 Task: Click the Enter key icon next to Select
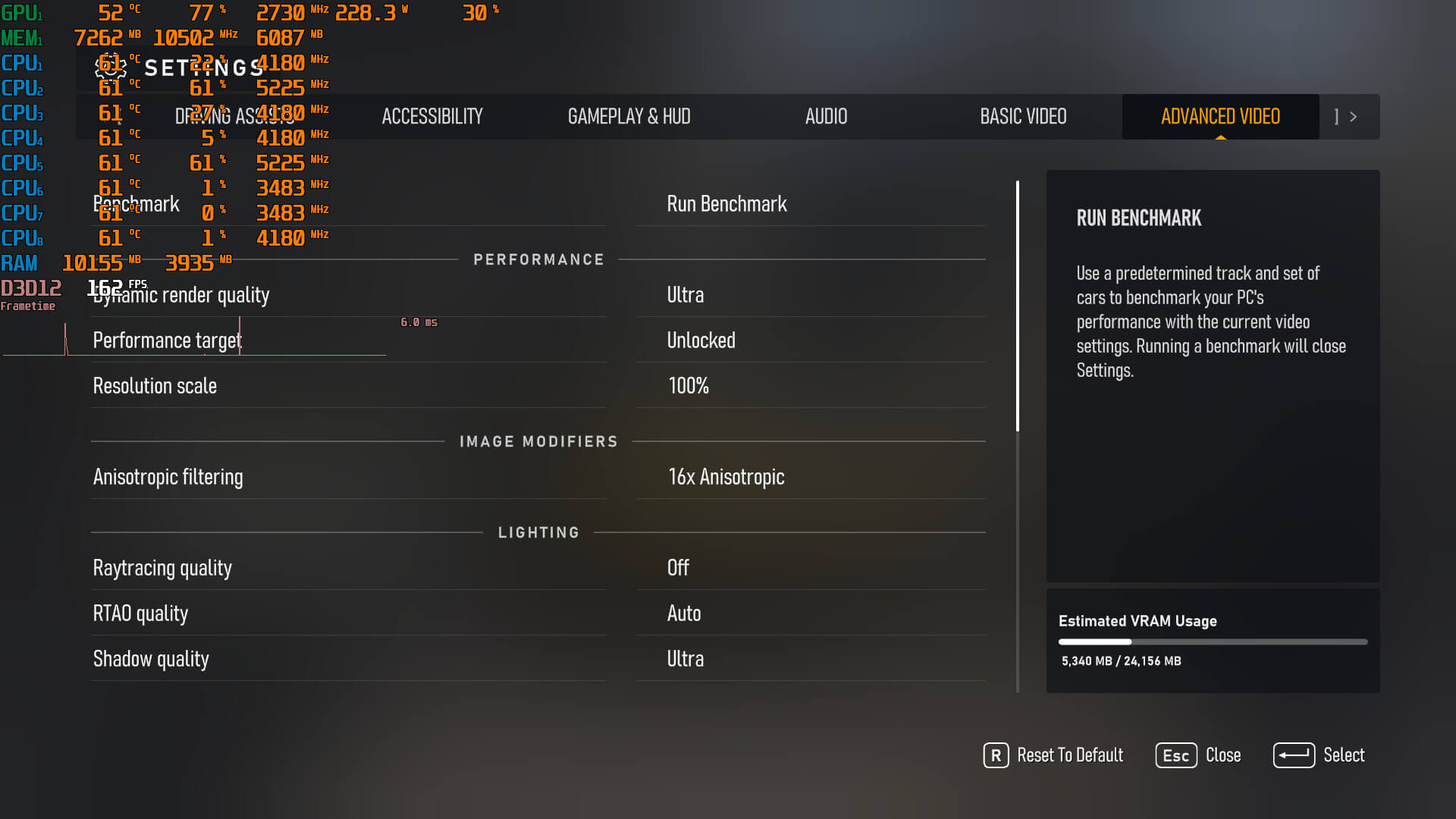pyautogui.click(x=1294, y=755)
